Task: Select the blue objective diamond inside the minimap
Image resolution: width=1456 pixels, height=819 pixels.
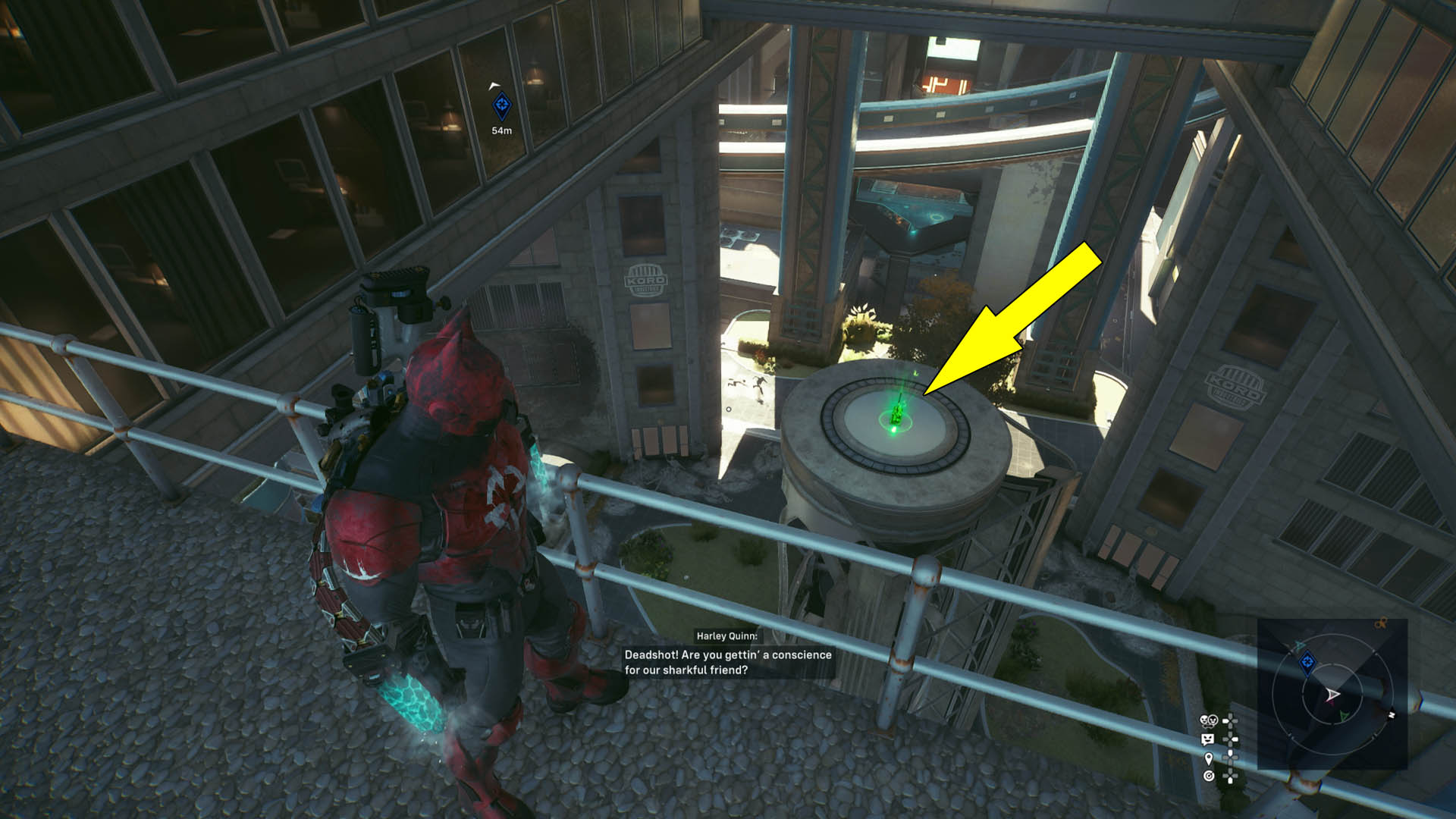Action: point(1307,662)
